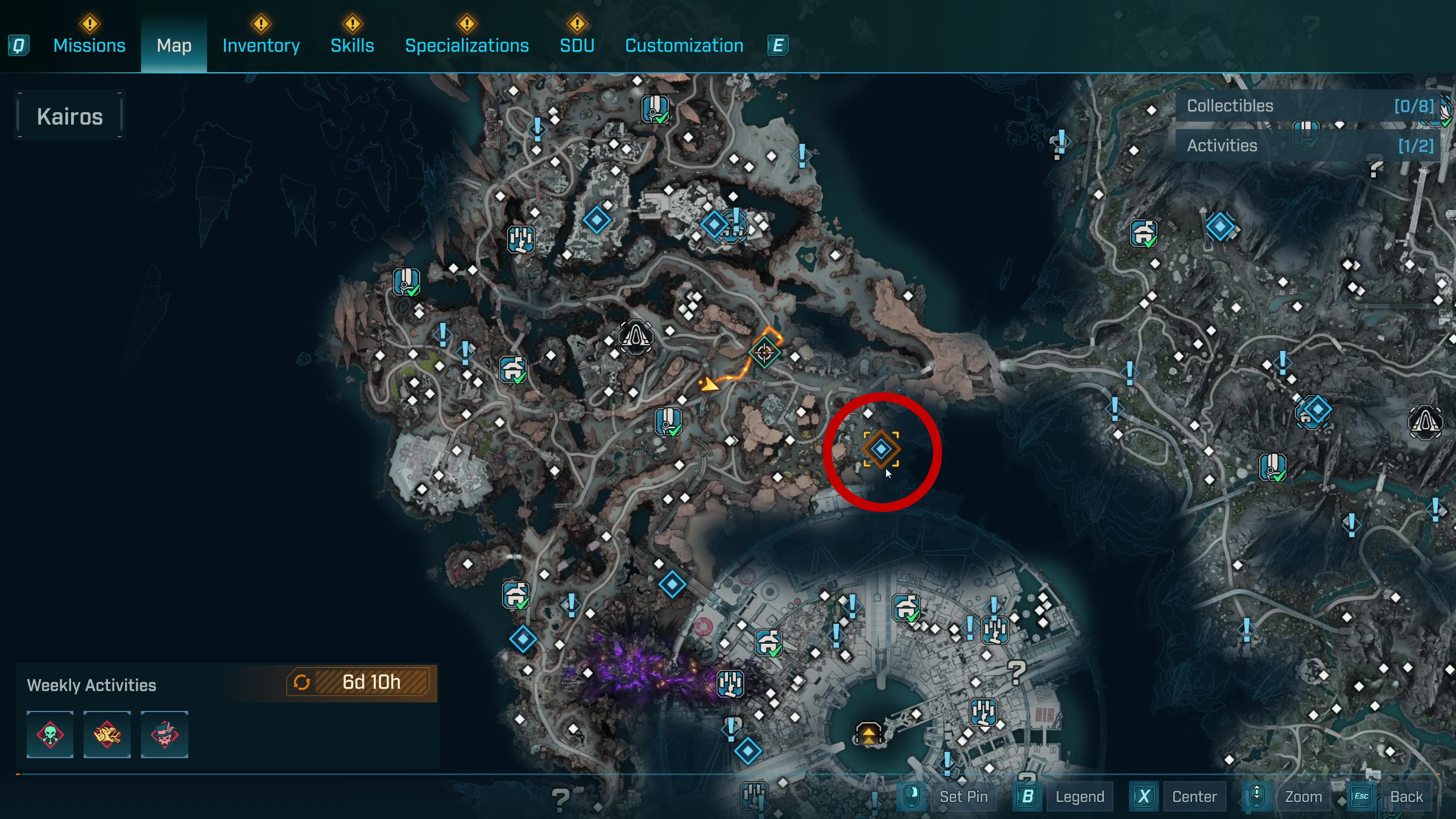
Task: Click the Set Pin button
Action: click(963, 796)
